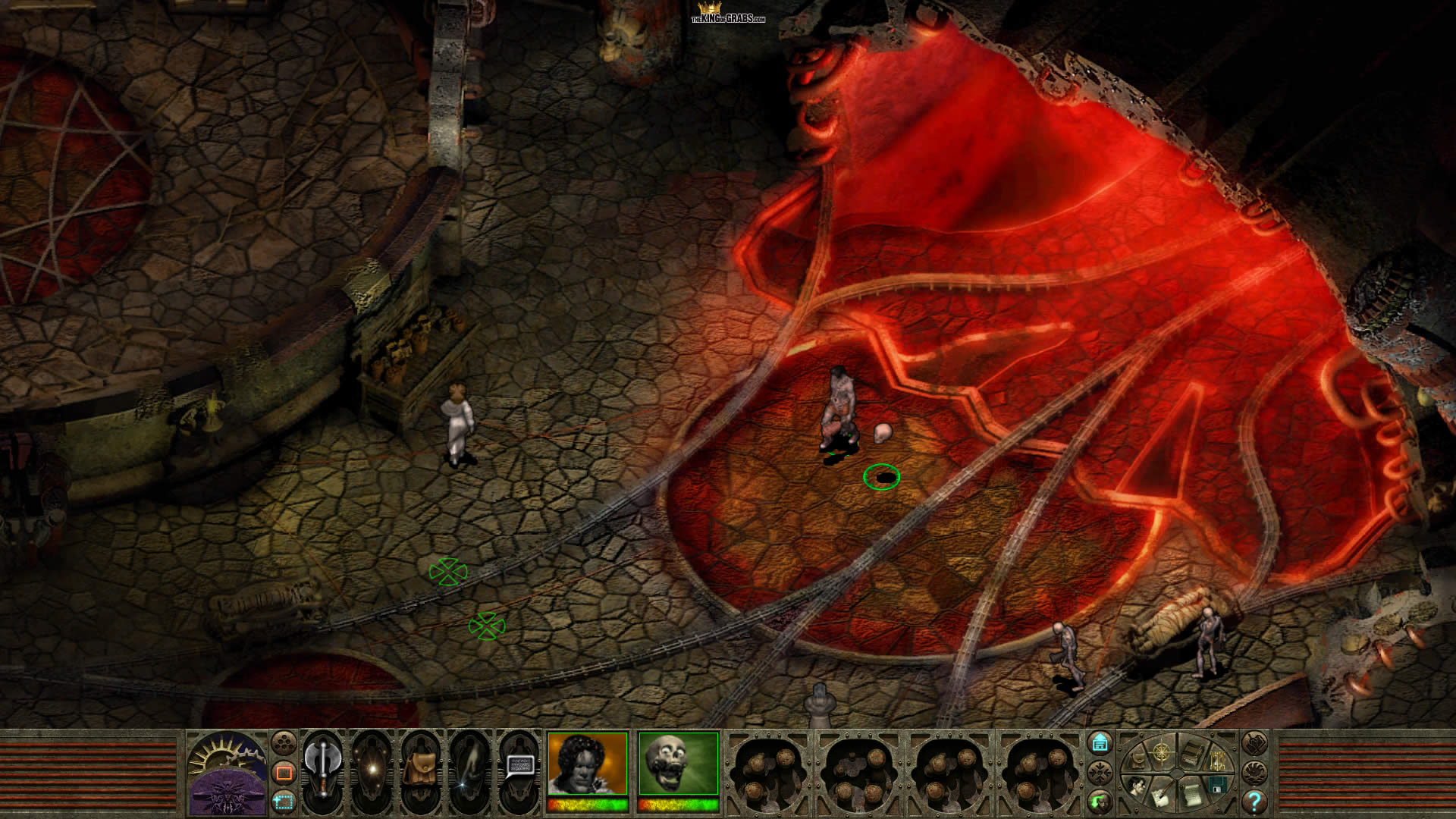The height and width of the screenshot is (819, 1456).
Task: Open the scroll icon in the oval menu
Action: pos(1191,795)
